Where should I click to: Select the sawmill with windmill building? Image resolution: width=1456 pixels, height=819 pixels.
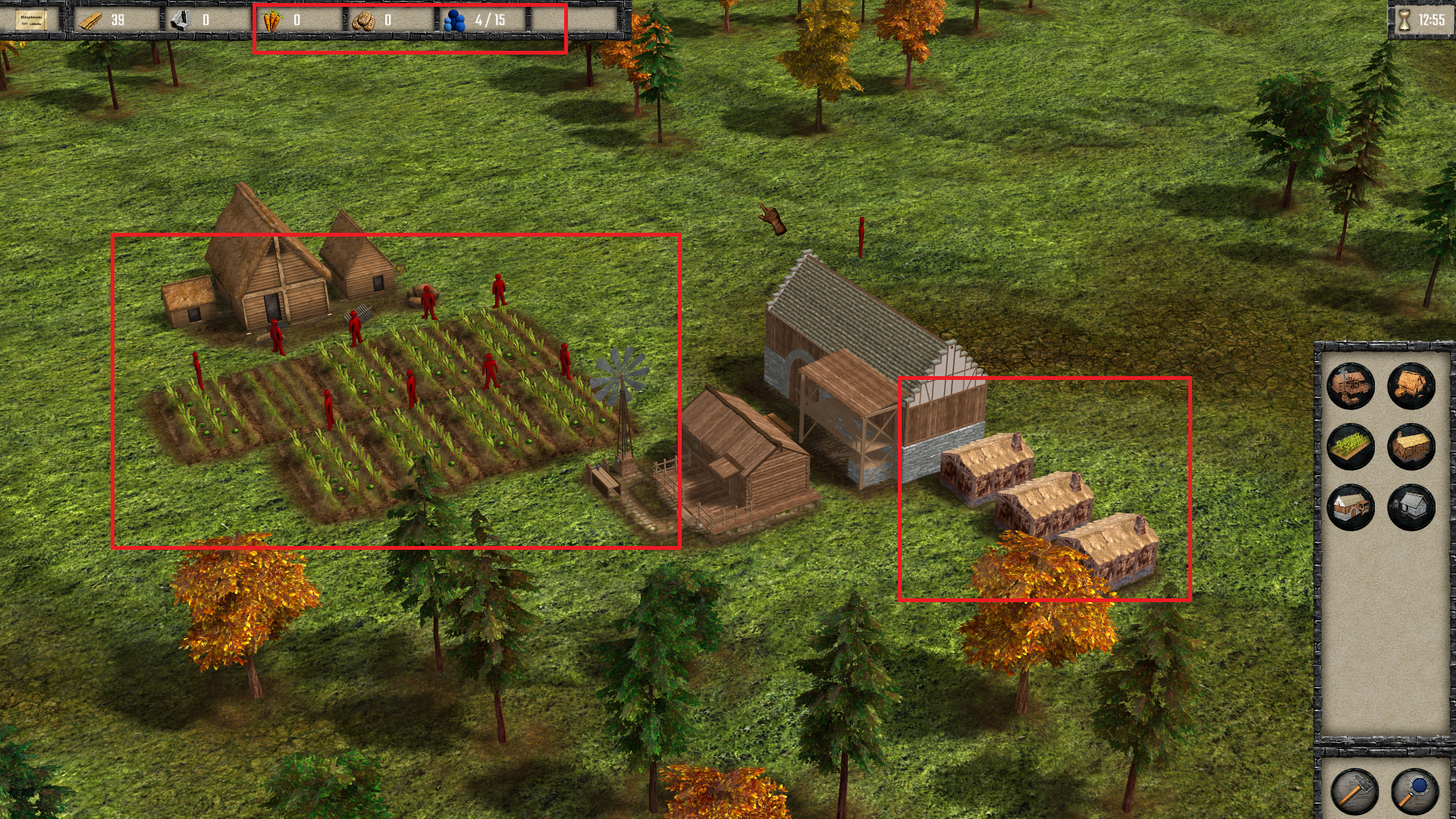click(x=1351, y=385)
